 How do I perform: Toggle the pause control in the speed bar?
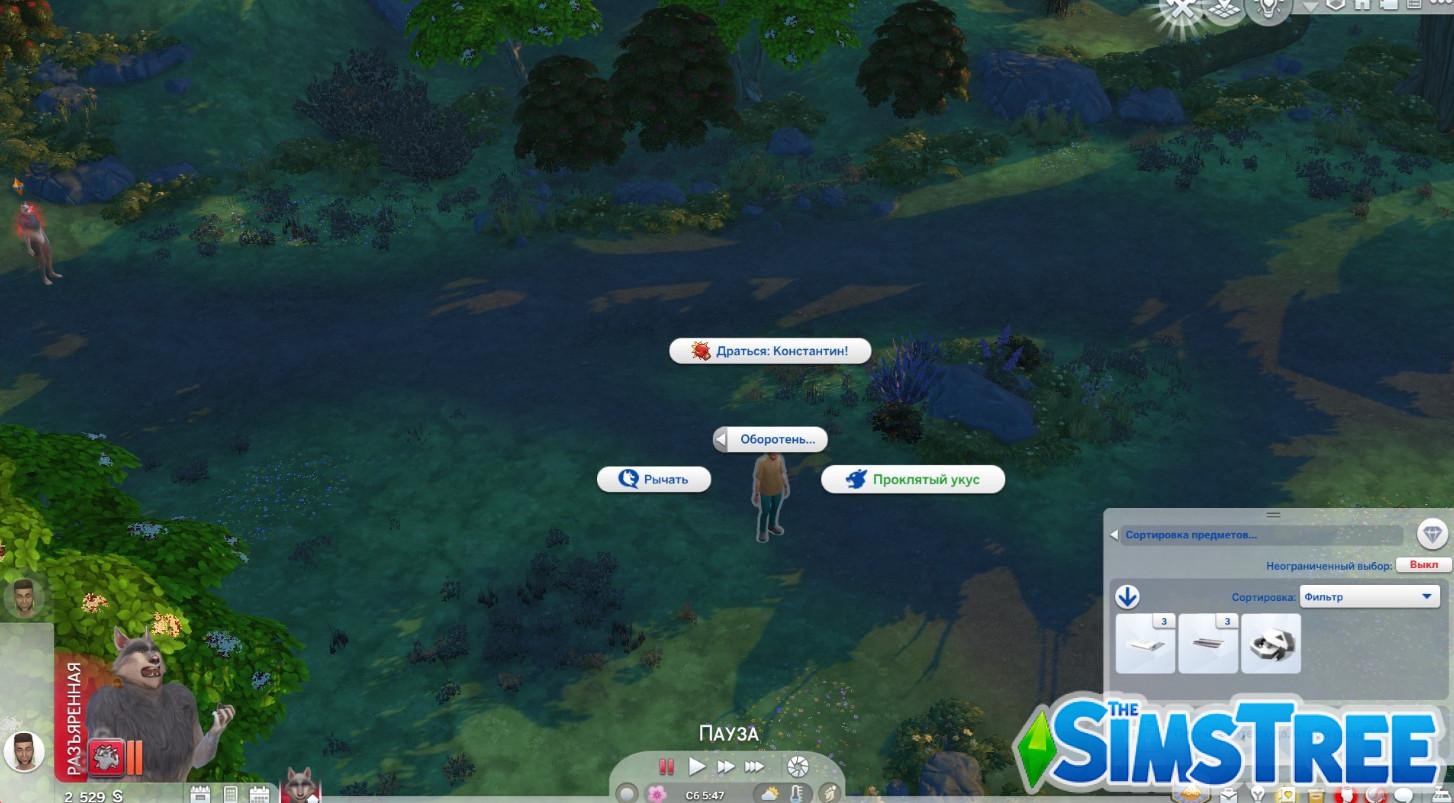coord(665,765)
